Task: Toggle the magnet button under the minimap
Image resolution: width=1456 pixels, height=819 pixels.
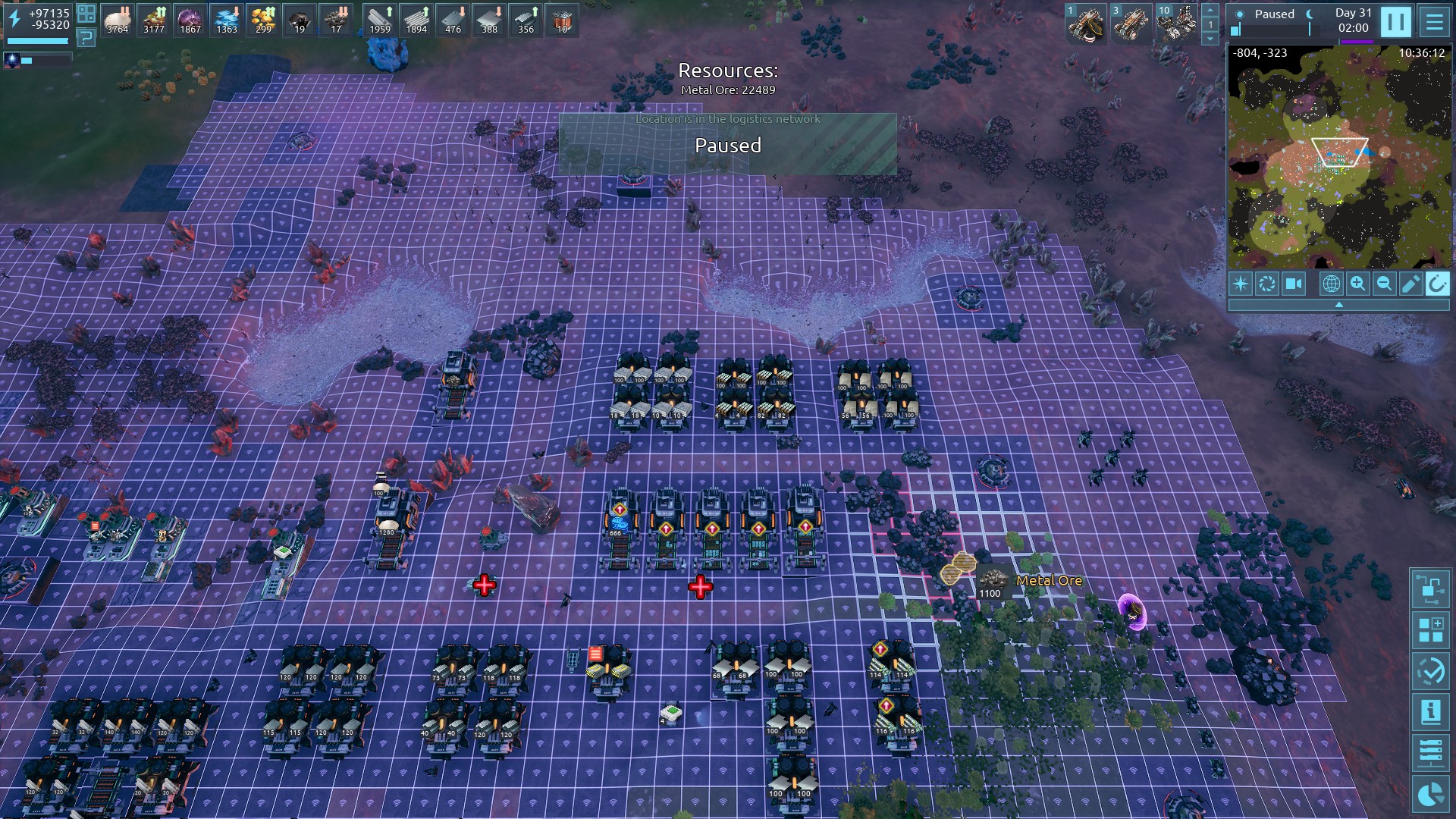Action: pyautogui.click(x=1436, y=284)
